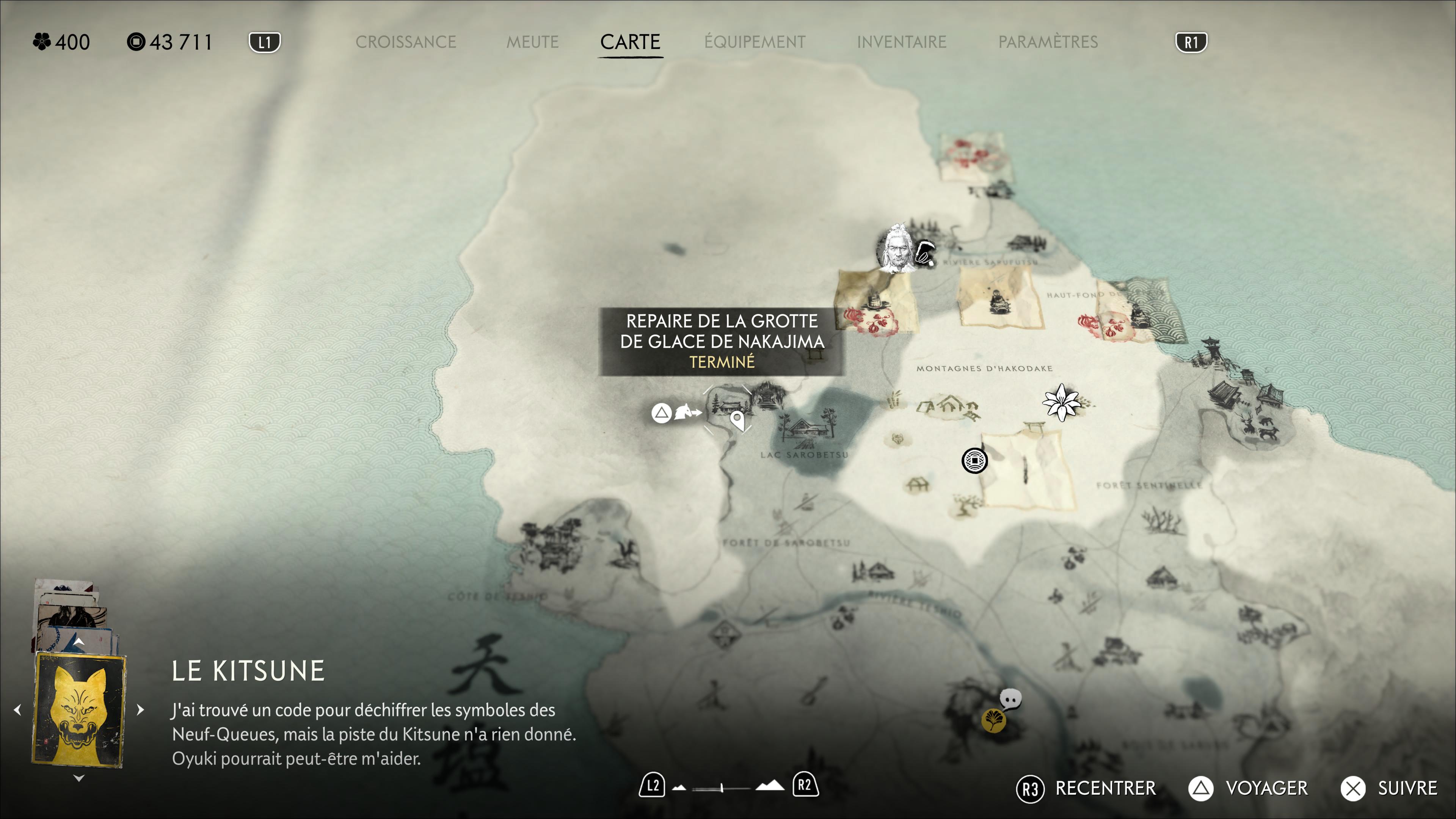The image size is (1456, 819).
Task: Expand the quest card stack upward arrow
Action: [x=79, y=642]
